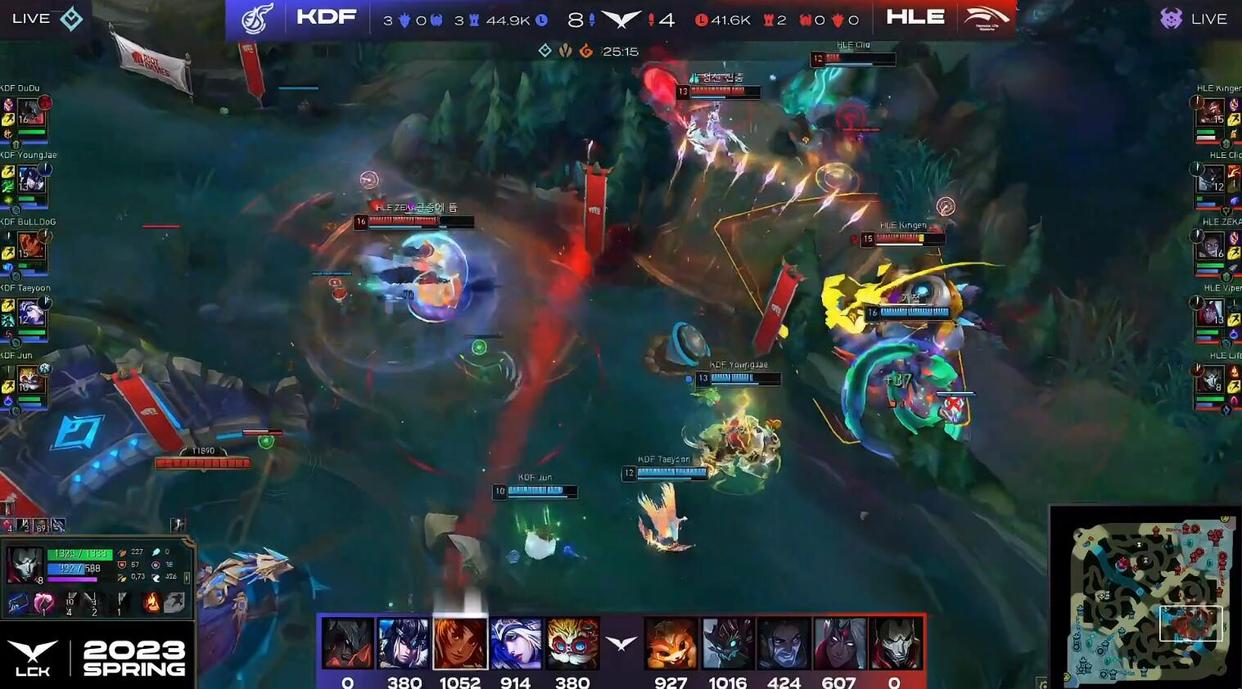This screenshot has width=1242, height=689.
Task: Choose the Gnar portrait in bottom bar
Action: (x=670, y=643)
